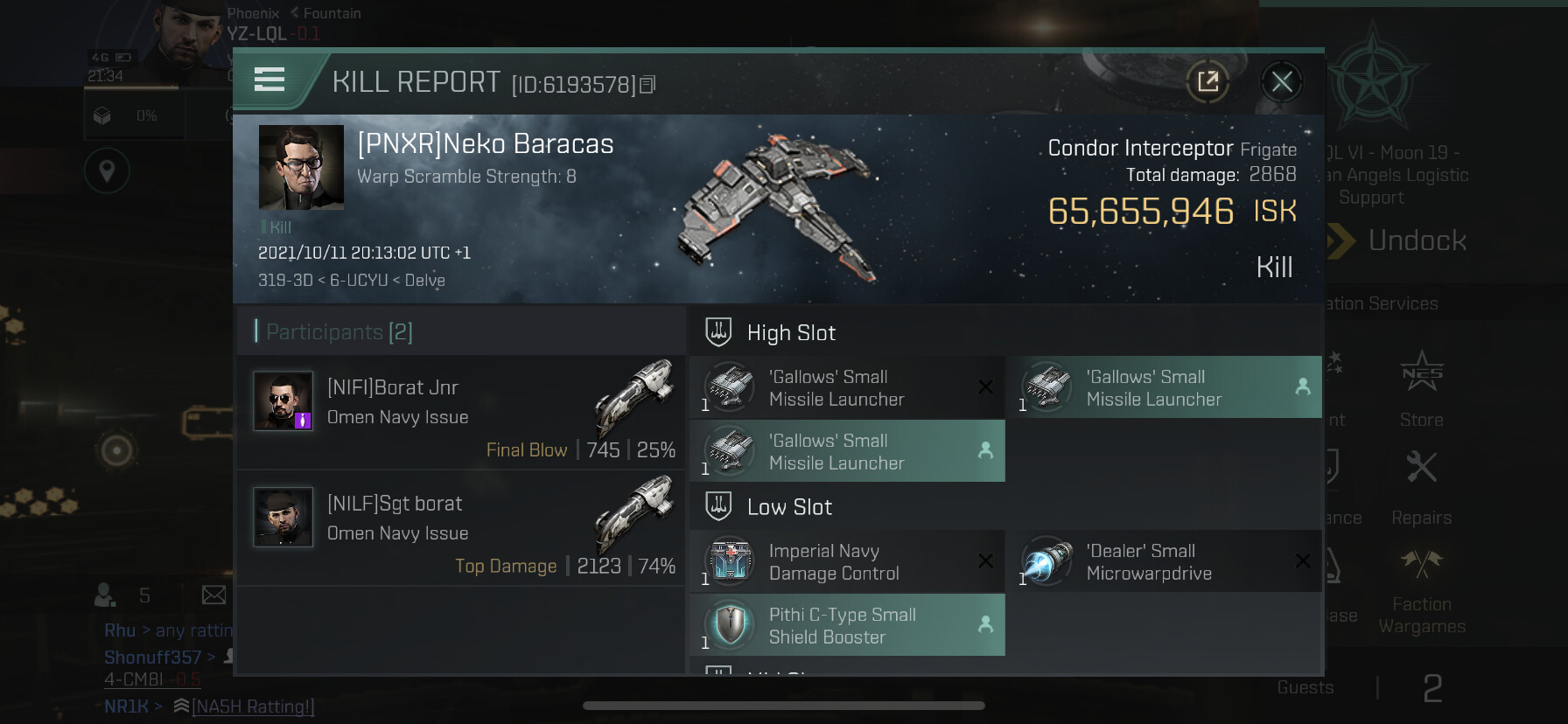The height and width of the screenshot is (724, 1568).
Task: Copy the kill report ID
Action: point(647,85)
